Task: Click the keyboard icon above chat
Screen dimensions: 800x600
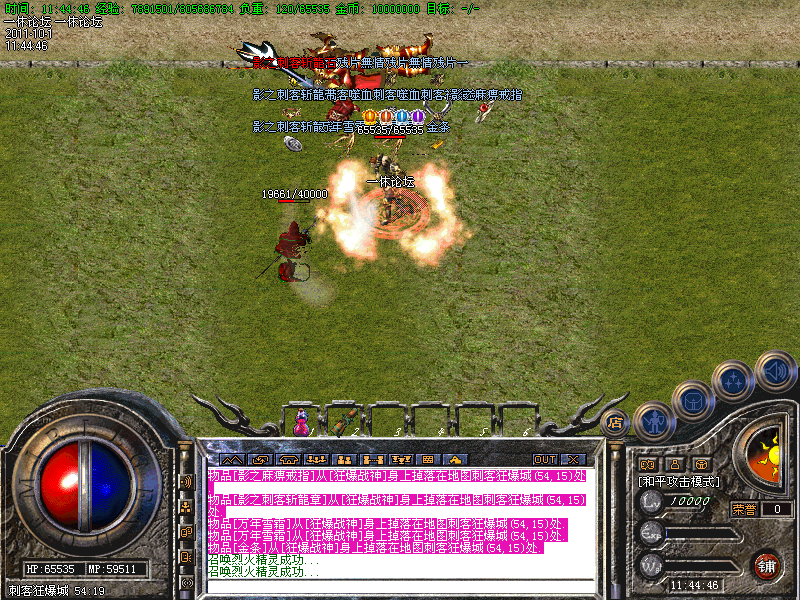Action: pos(427,460)
